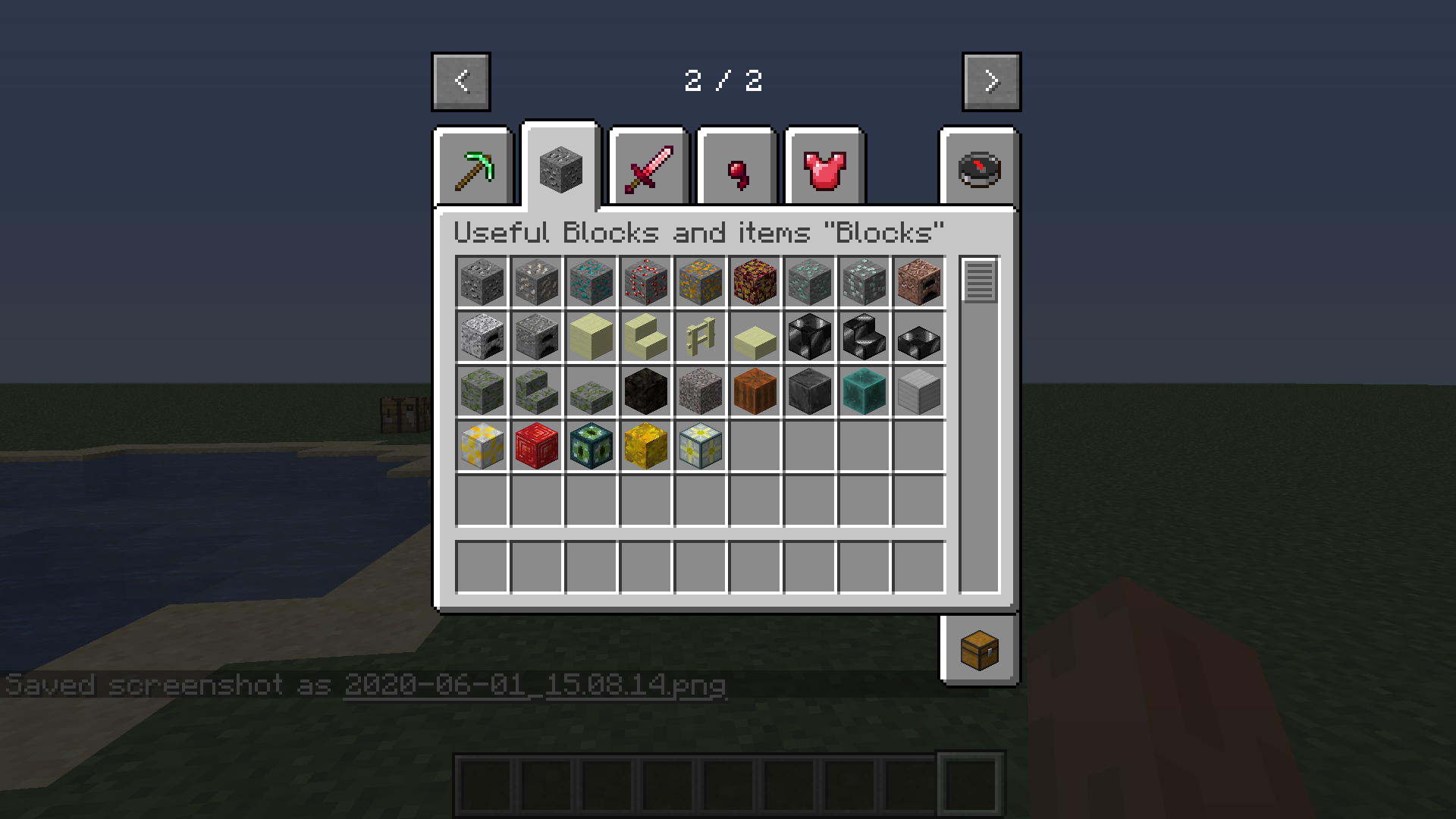Open the survival inventory chest tab
The height and width of the screenshot is (819, 1456).
(978, 650)
